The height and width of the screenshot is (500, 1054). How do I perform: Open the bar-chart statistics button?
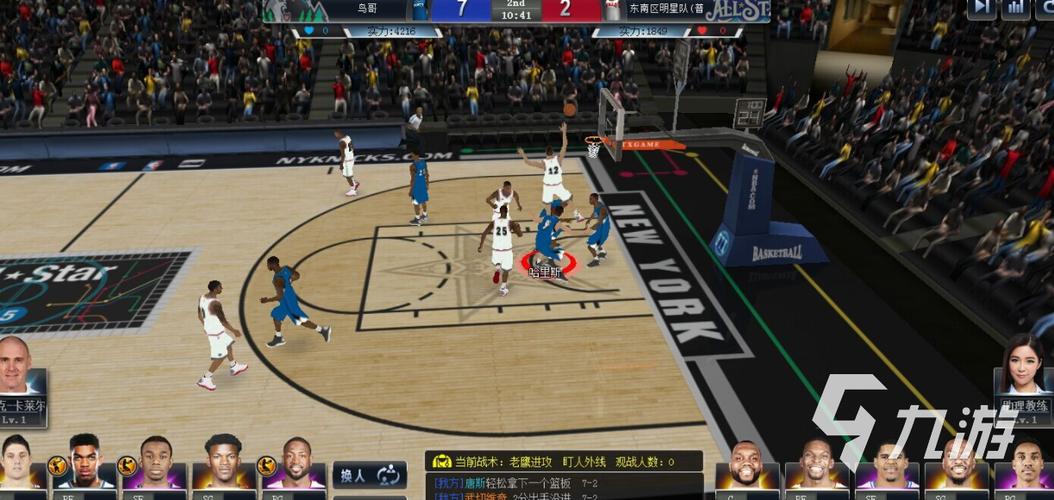point(1016,8)
